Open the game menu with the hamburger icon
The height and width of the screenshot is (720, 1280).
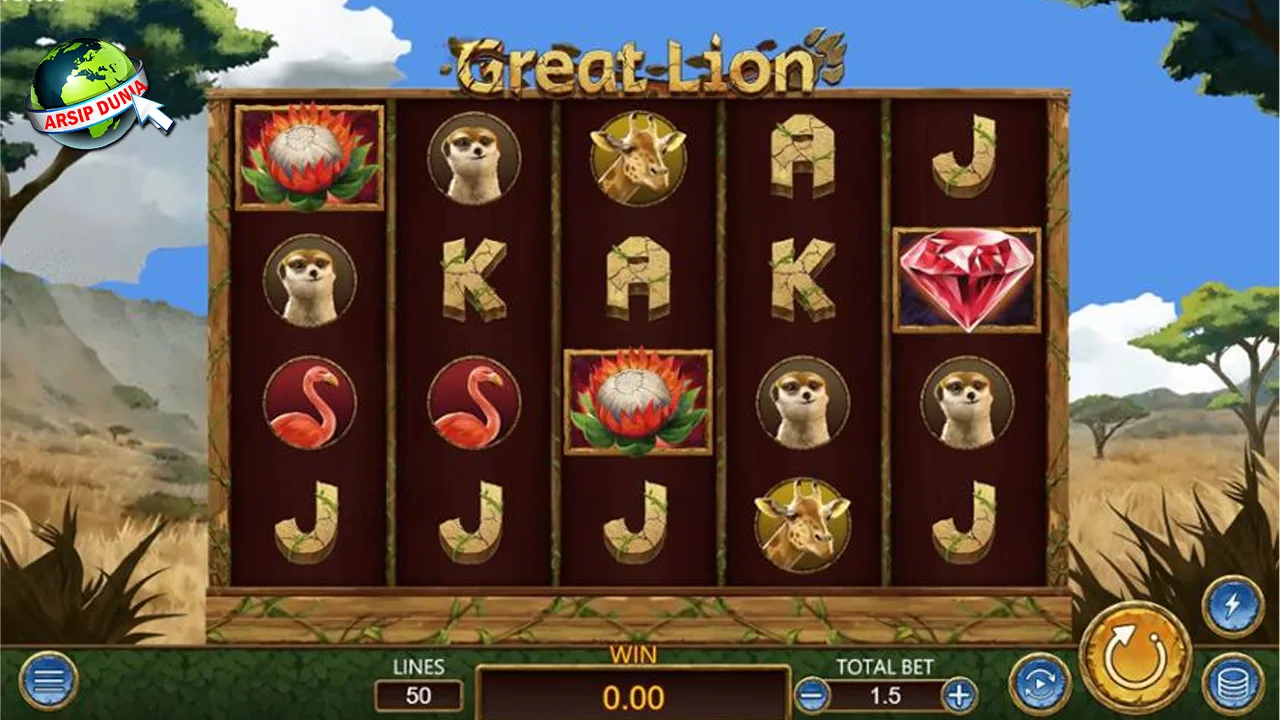pos(47,680)
